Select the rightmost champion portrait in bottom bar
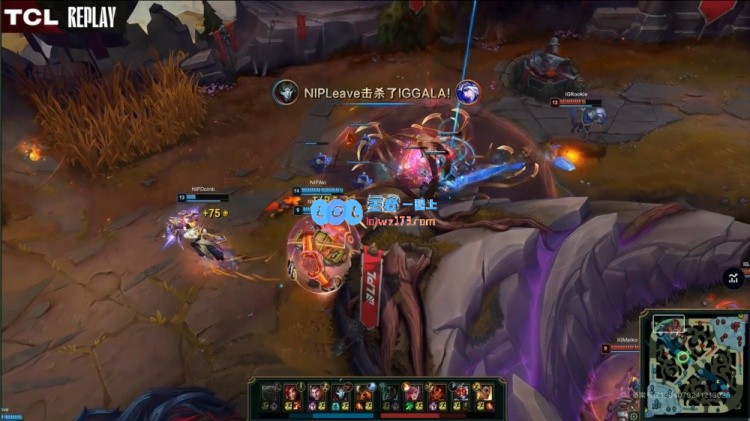This screenshot has height=421, width=750. click(482, 391)
